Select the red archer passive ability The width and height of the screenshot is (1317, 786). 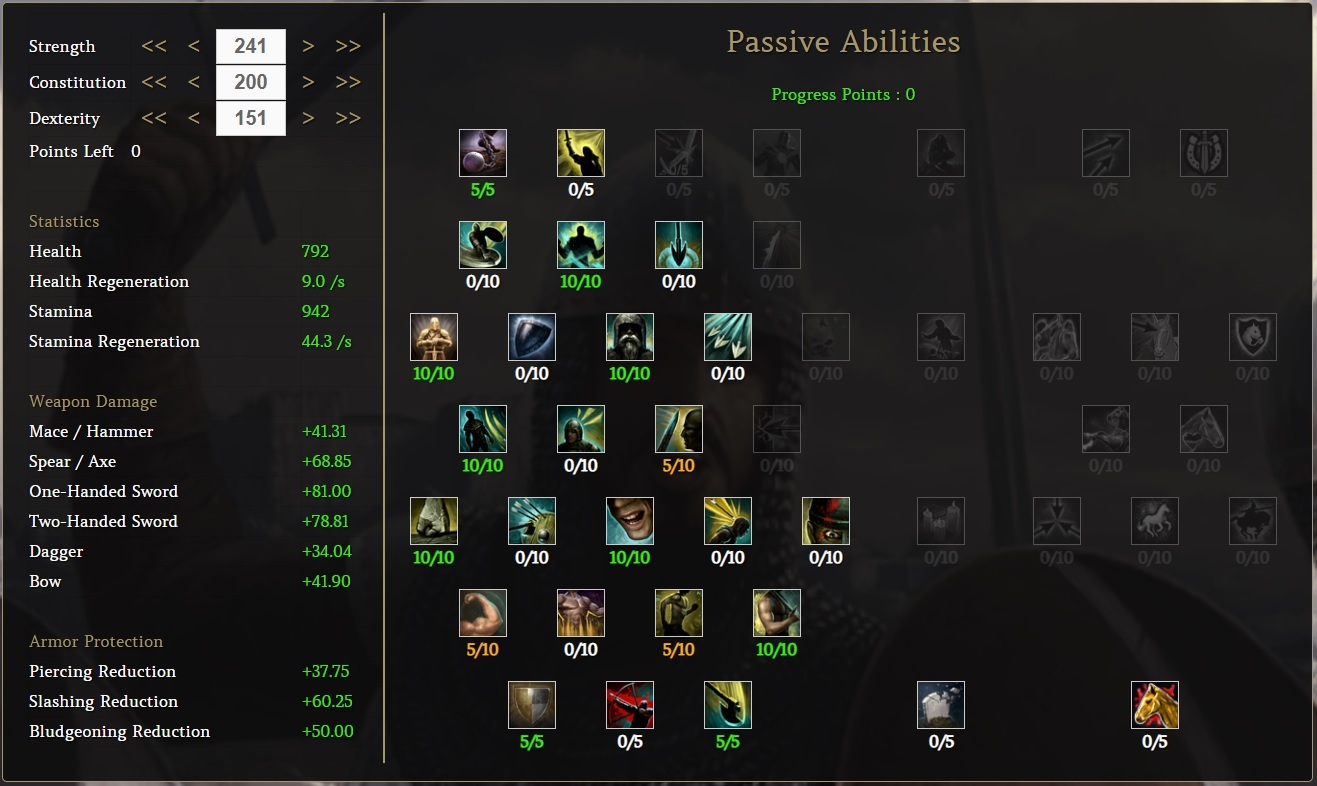630,705
